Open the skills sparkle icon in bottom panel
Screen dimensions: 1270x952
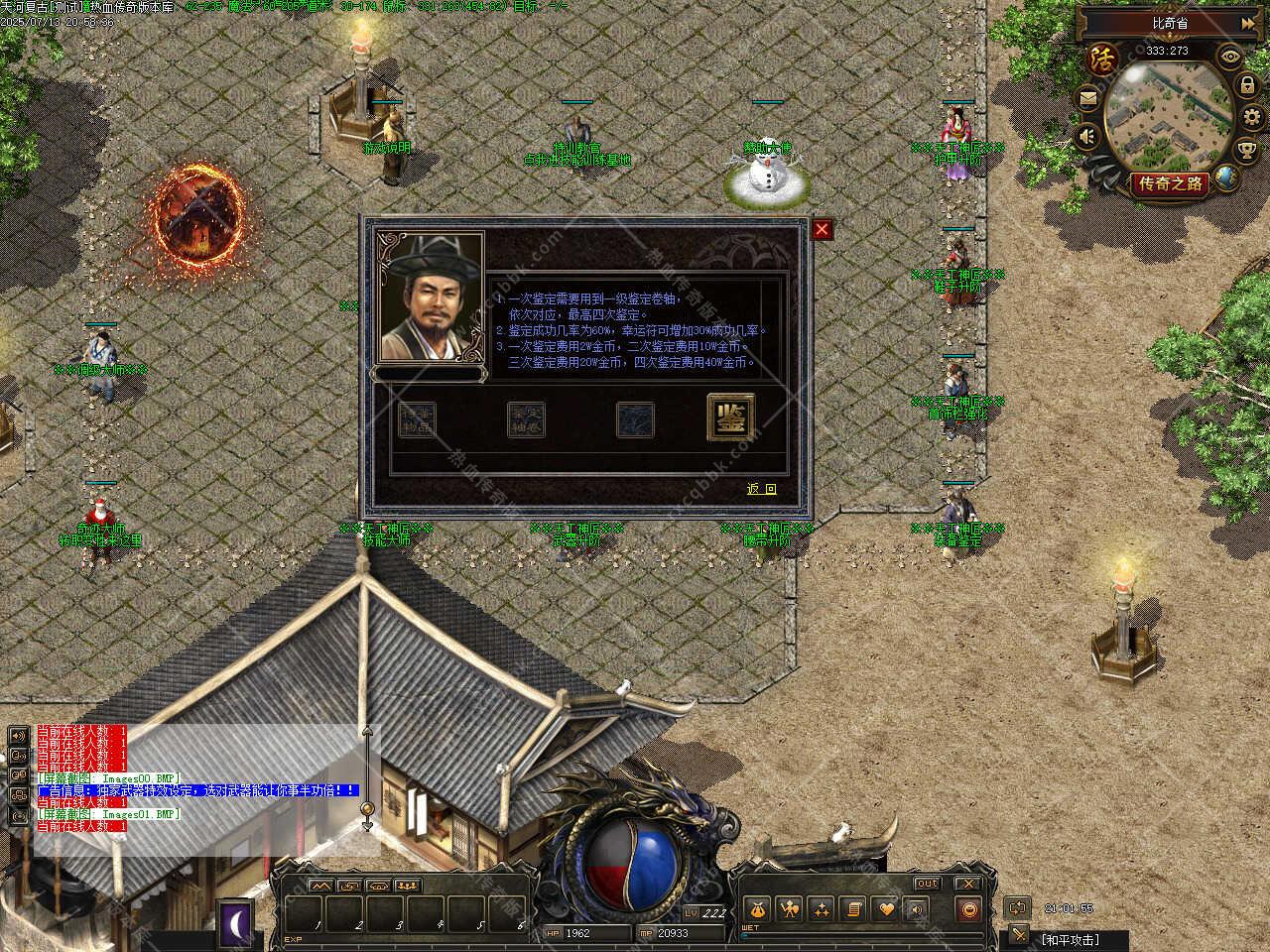click(x=822, y=909)
